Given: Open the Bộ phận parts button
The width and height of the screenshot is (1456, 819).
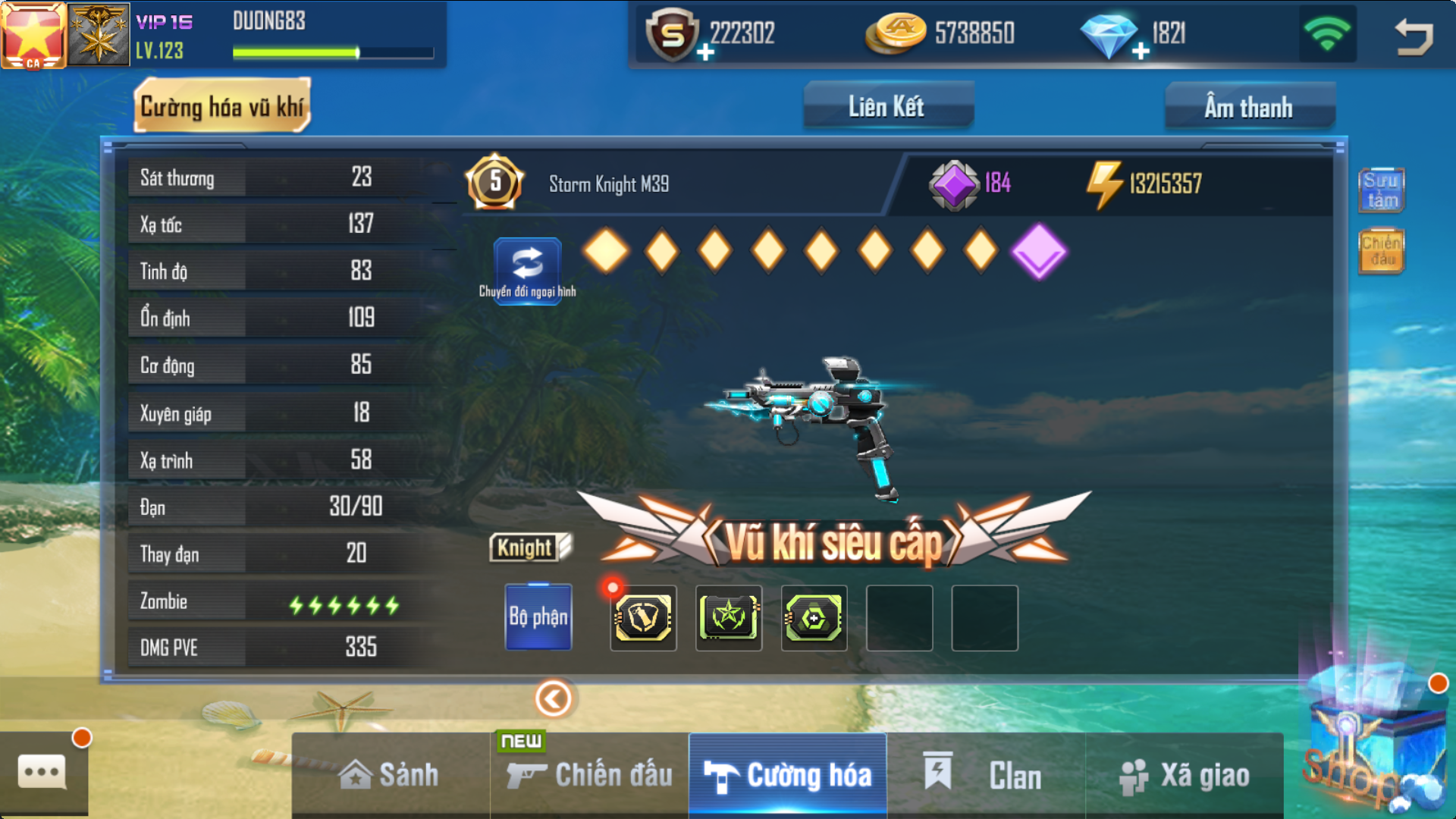Looking at the screenshot, I should 538,617.
